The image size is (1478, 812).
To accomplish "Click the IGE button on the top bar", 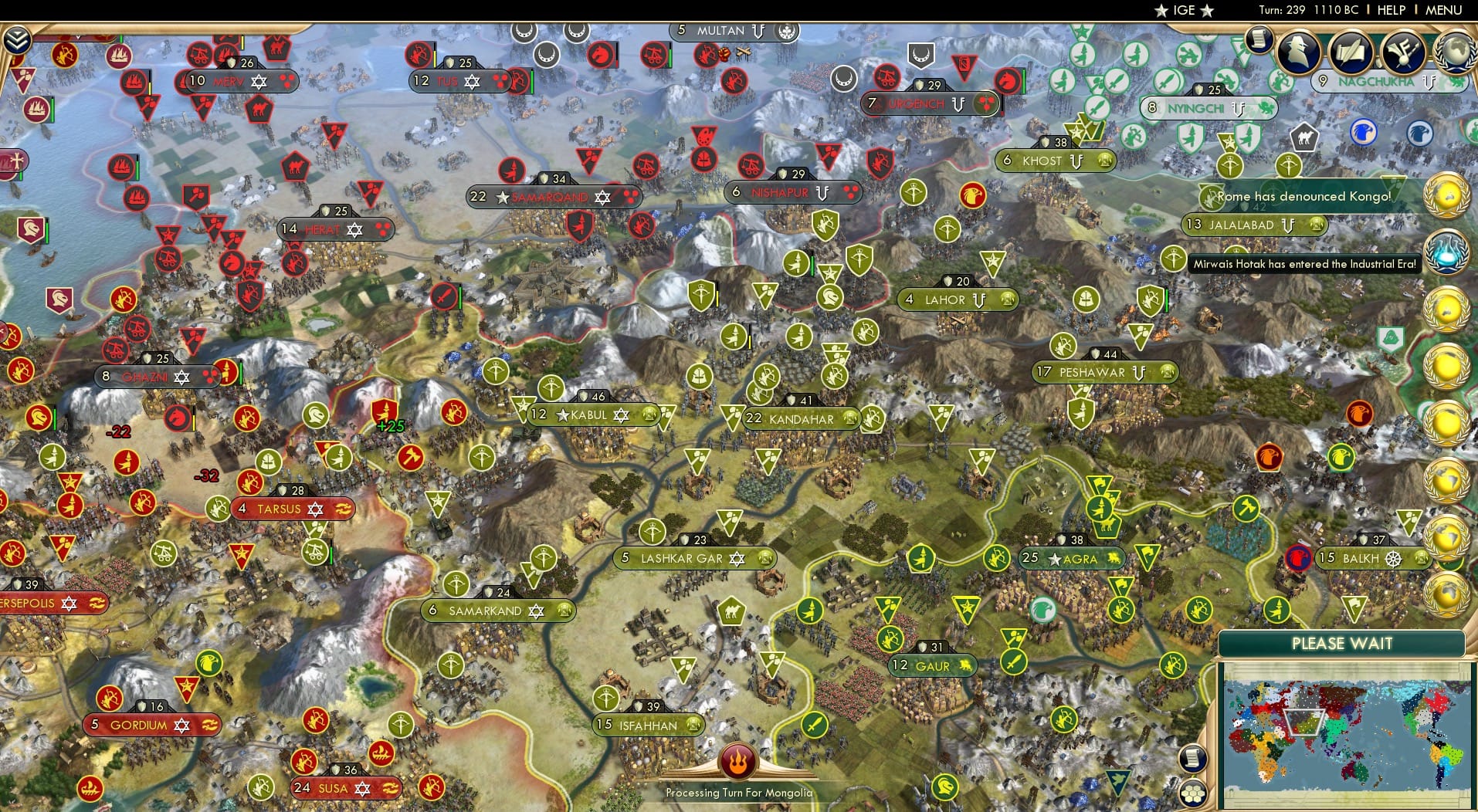I will click(x=1183, y=10).
